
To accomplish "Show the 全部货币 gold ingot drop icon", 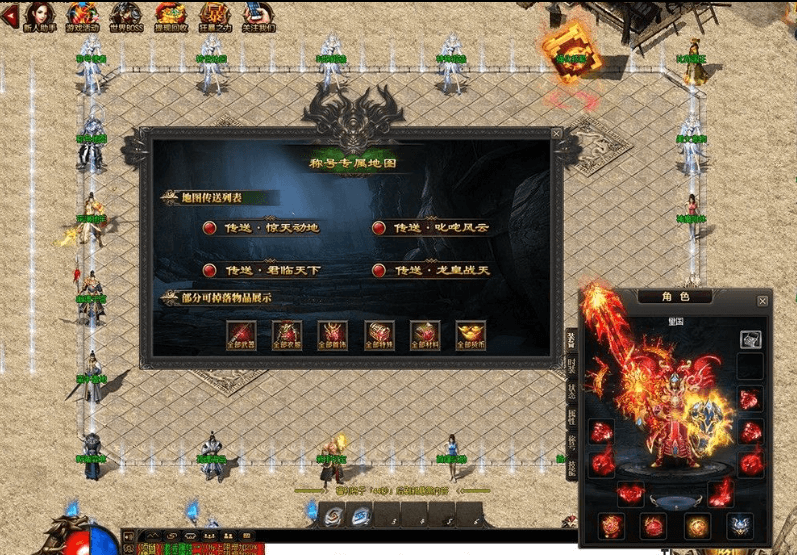I will 471,334.
